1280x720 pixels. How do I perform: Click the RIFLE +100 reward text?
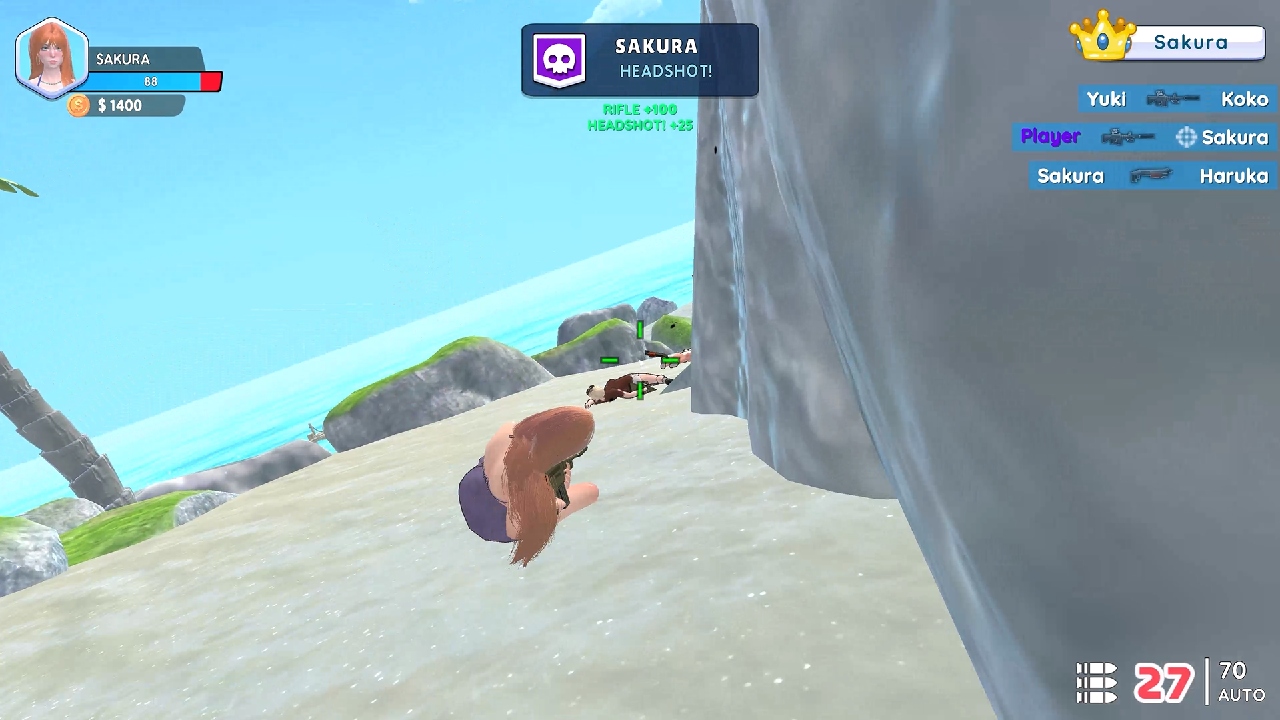pyautogui.click(x=640, y=111)
